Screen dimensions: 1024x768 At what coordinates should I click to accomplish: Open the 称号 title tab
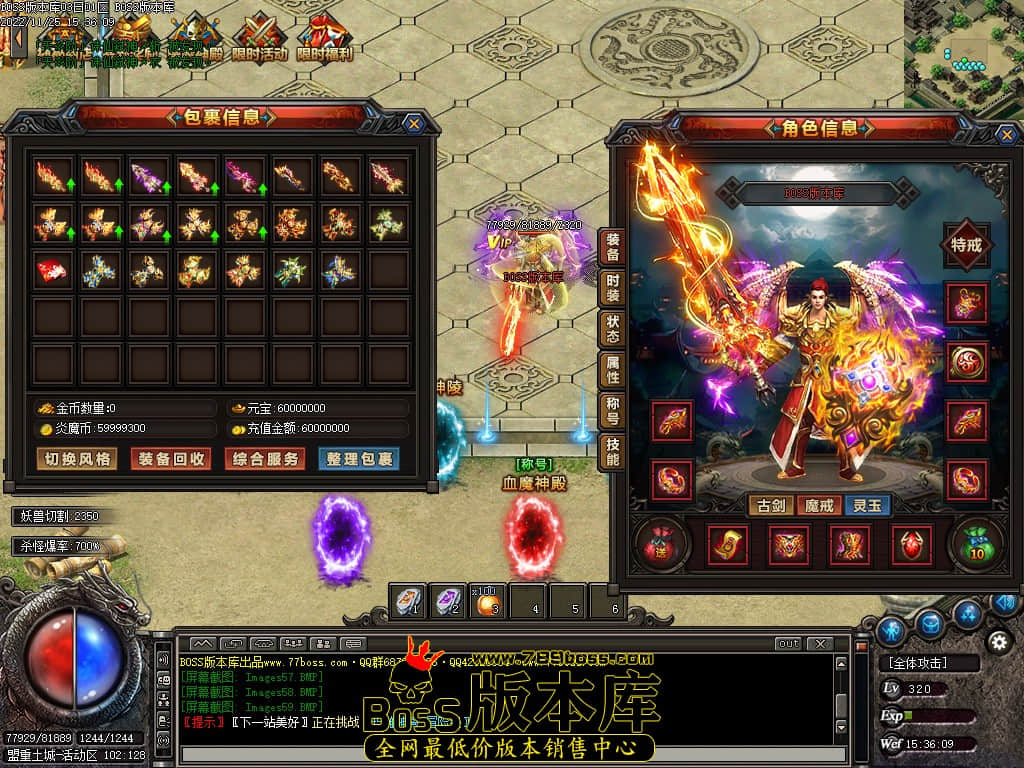tap(612, 412)
